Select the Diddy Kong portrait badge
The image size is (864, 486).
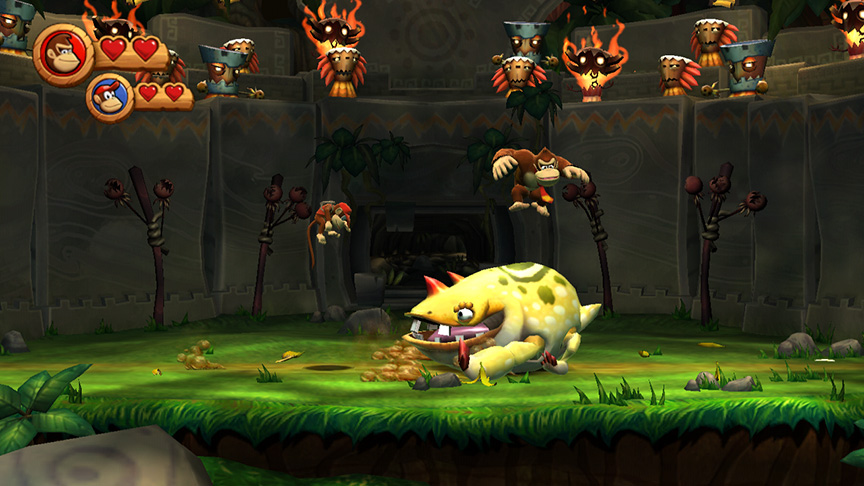point(109,98)
